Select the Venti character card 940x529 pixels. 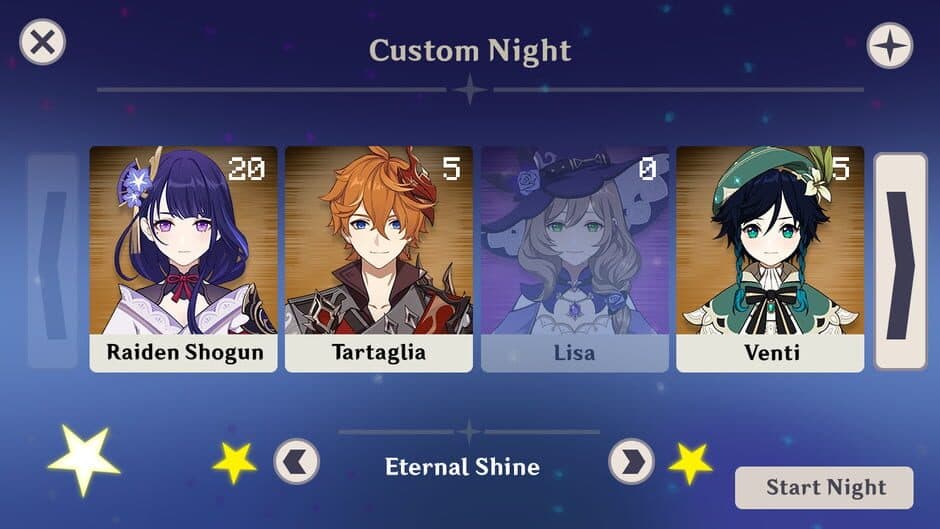[770, 258]
